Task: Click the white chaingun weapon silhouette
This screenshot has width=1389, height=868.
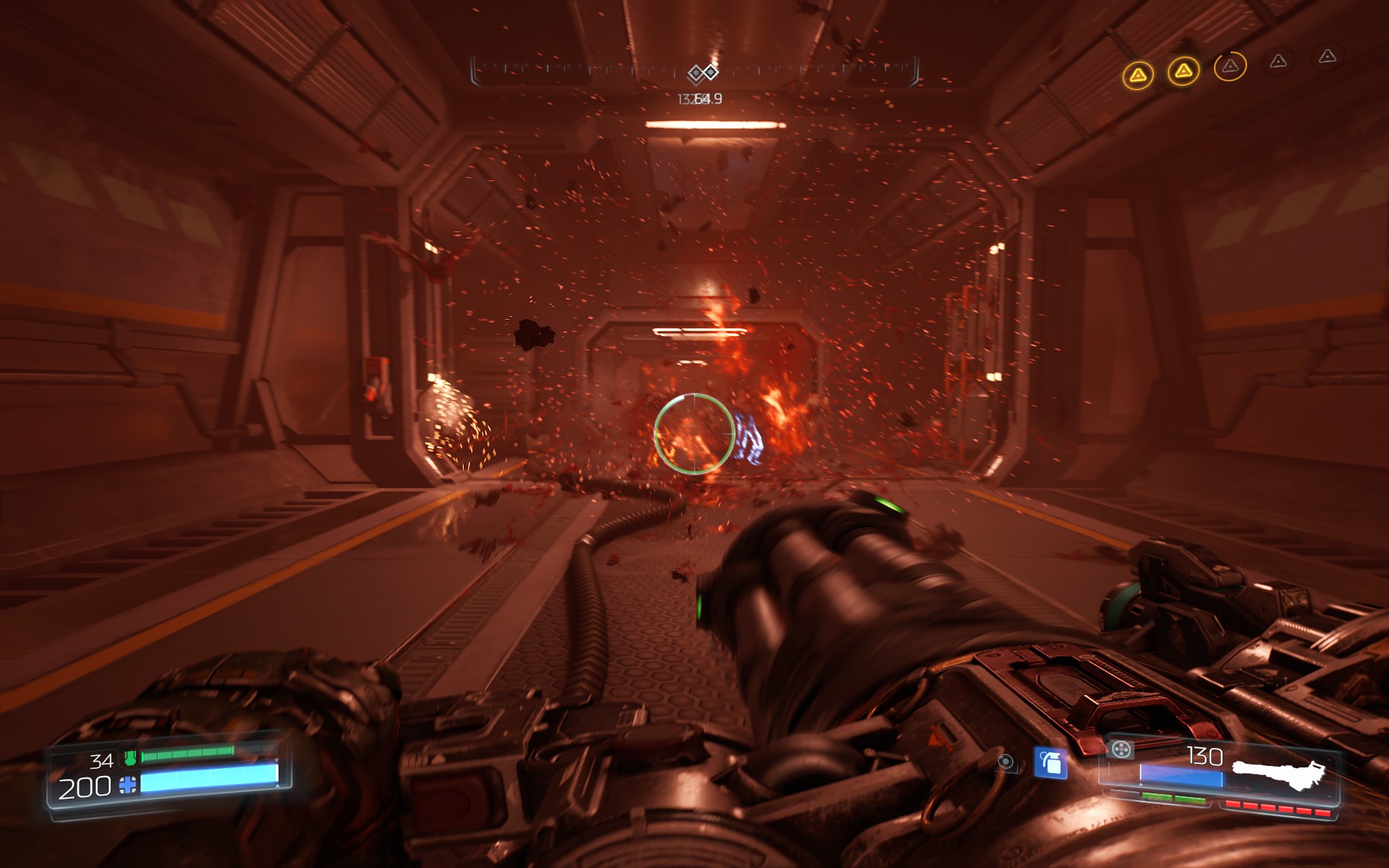Action: point(1279,775)
